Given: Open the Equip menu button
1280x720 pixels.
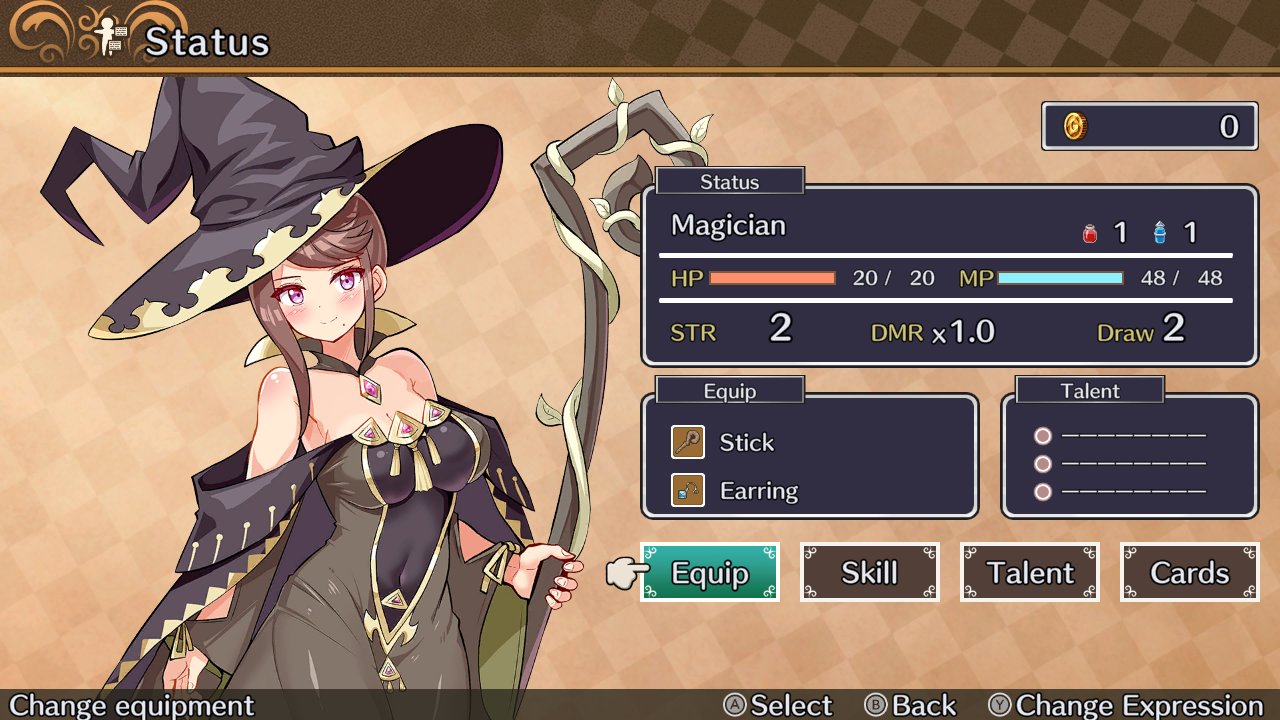Looking at the screenshot, I should click(709, 572).
